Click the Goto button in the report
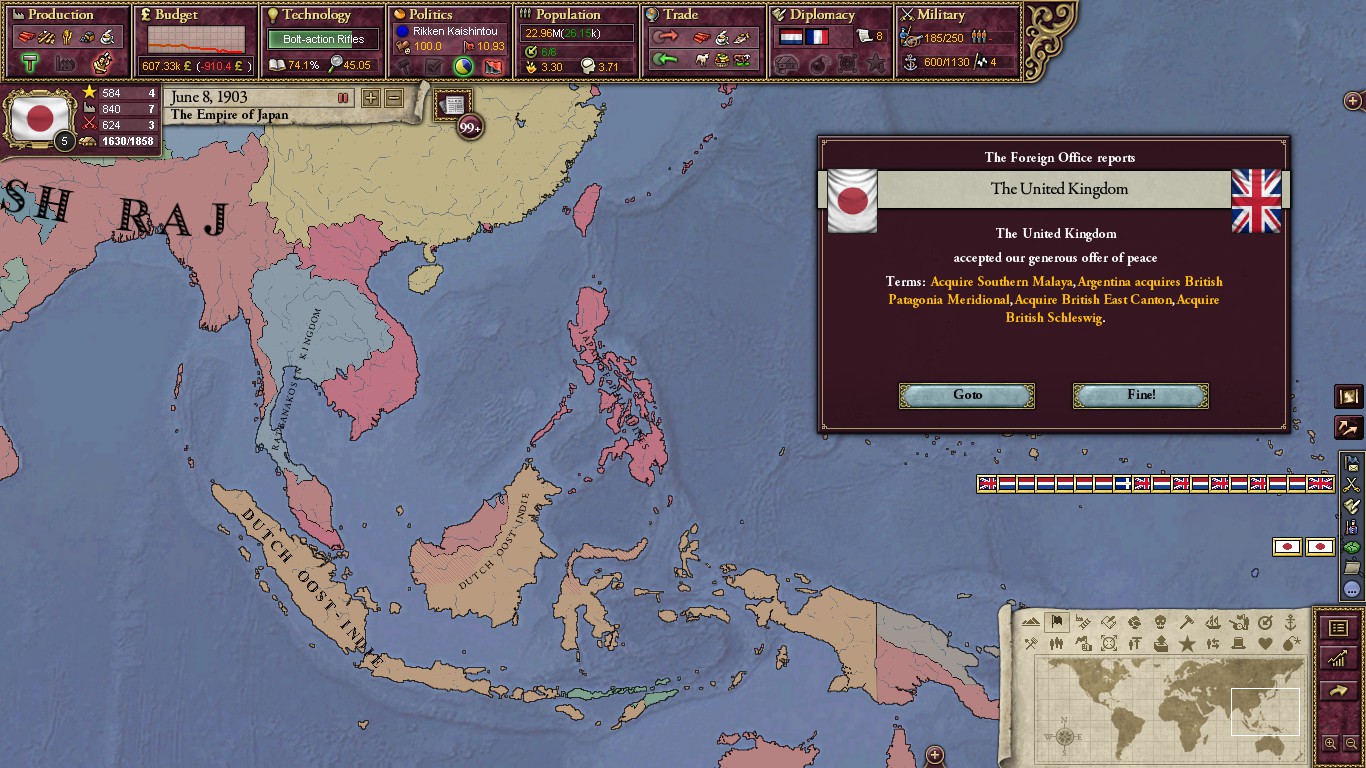The image size is (1366, 768). (x=967, y=395)
